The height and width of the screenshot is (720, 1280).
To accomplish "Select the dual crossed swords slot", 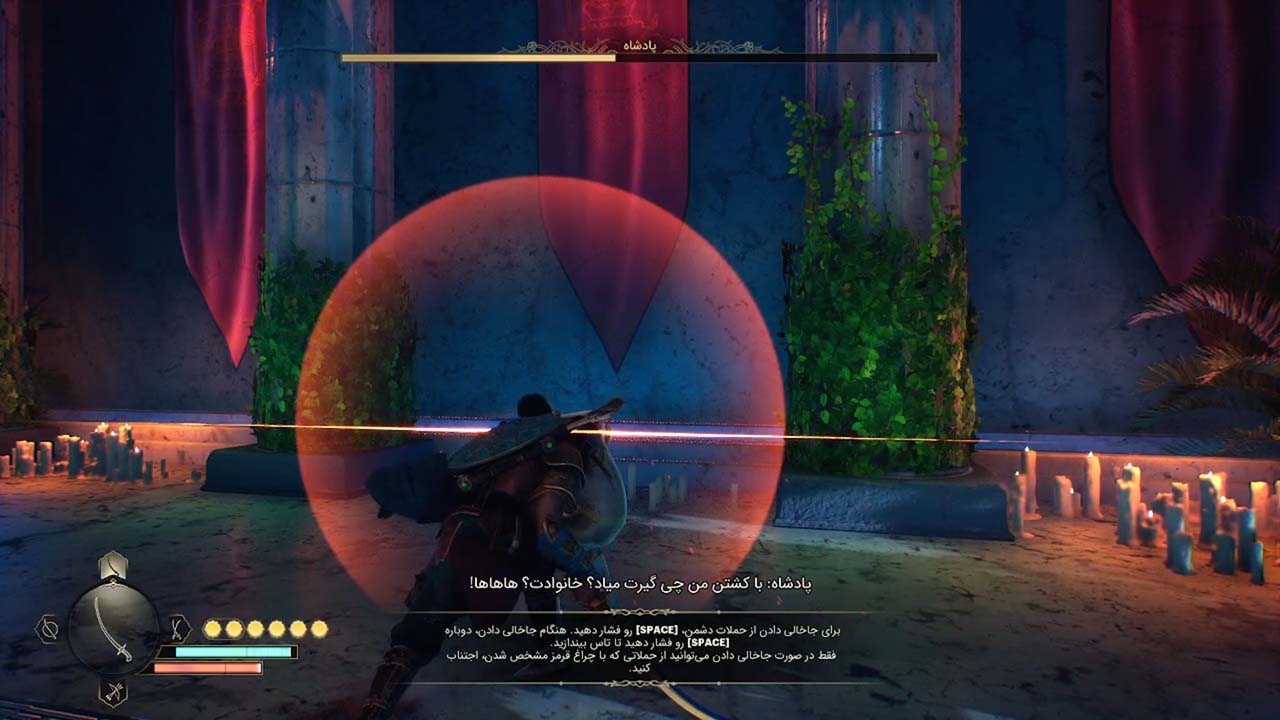I will coord(177,628).
